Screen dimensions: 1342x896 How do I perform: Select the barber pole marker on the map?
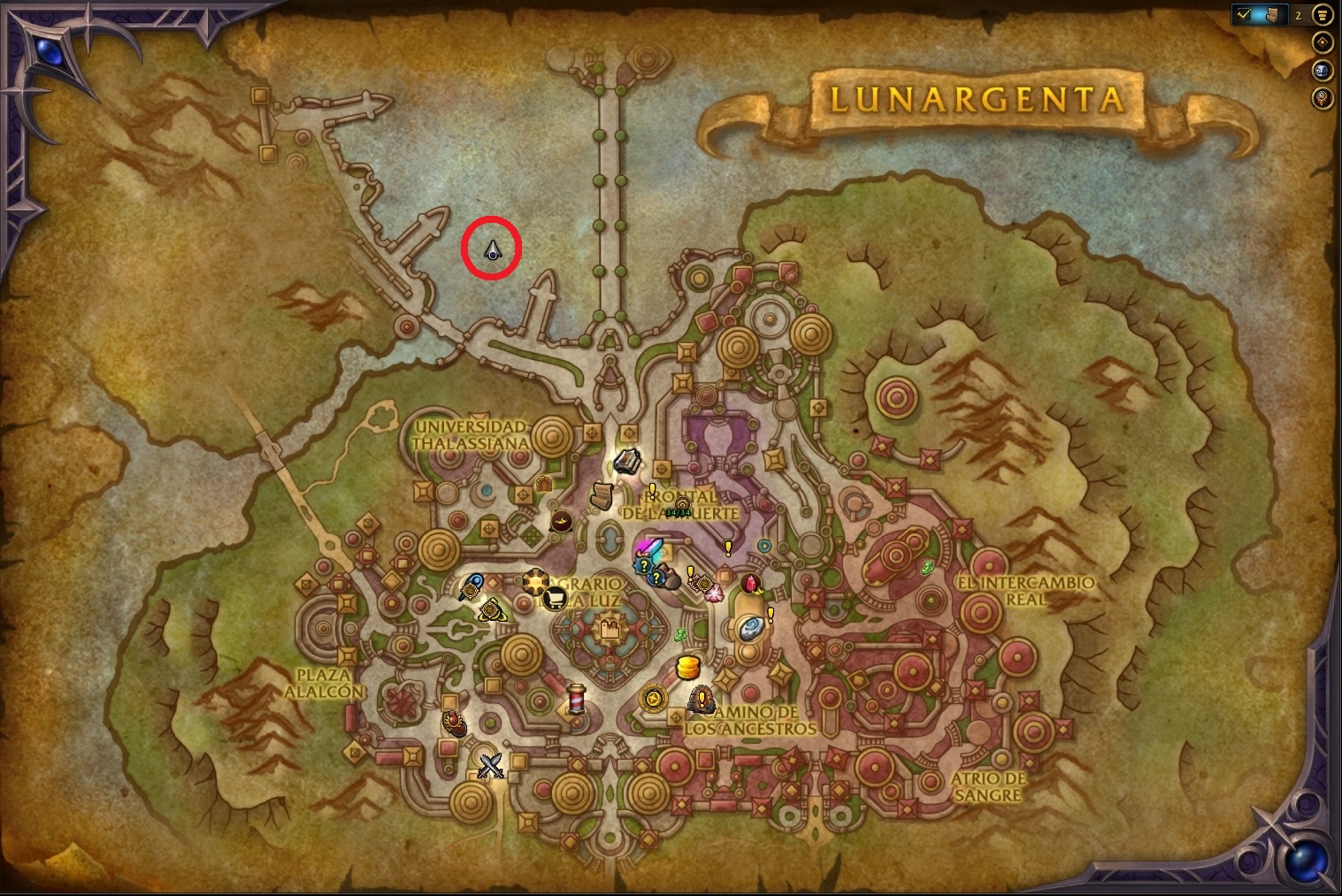point(577,698)
